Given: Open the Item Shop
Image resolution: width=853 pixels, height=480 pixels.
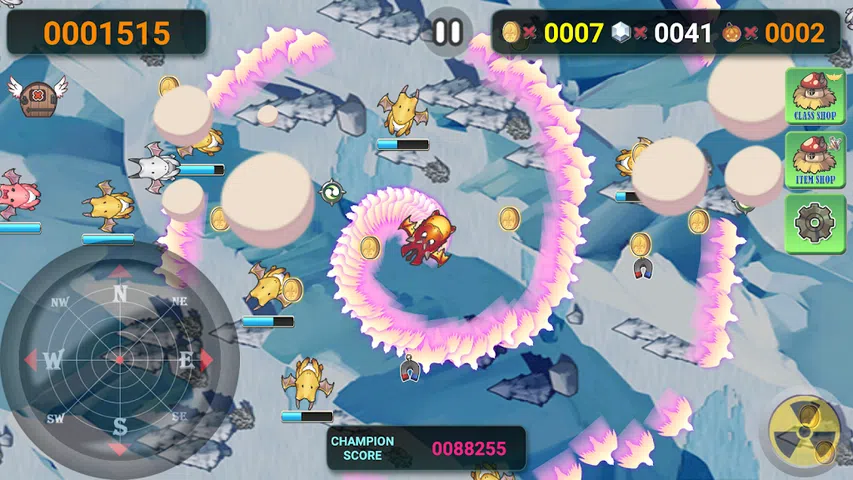Looking at the screenshot, I should click(815, 160).
